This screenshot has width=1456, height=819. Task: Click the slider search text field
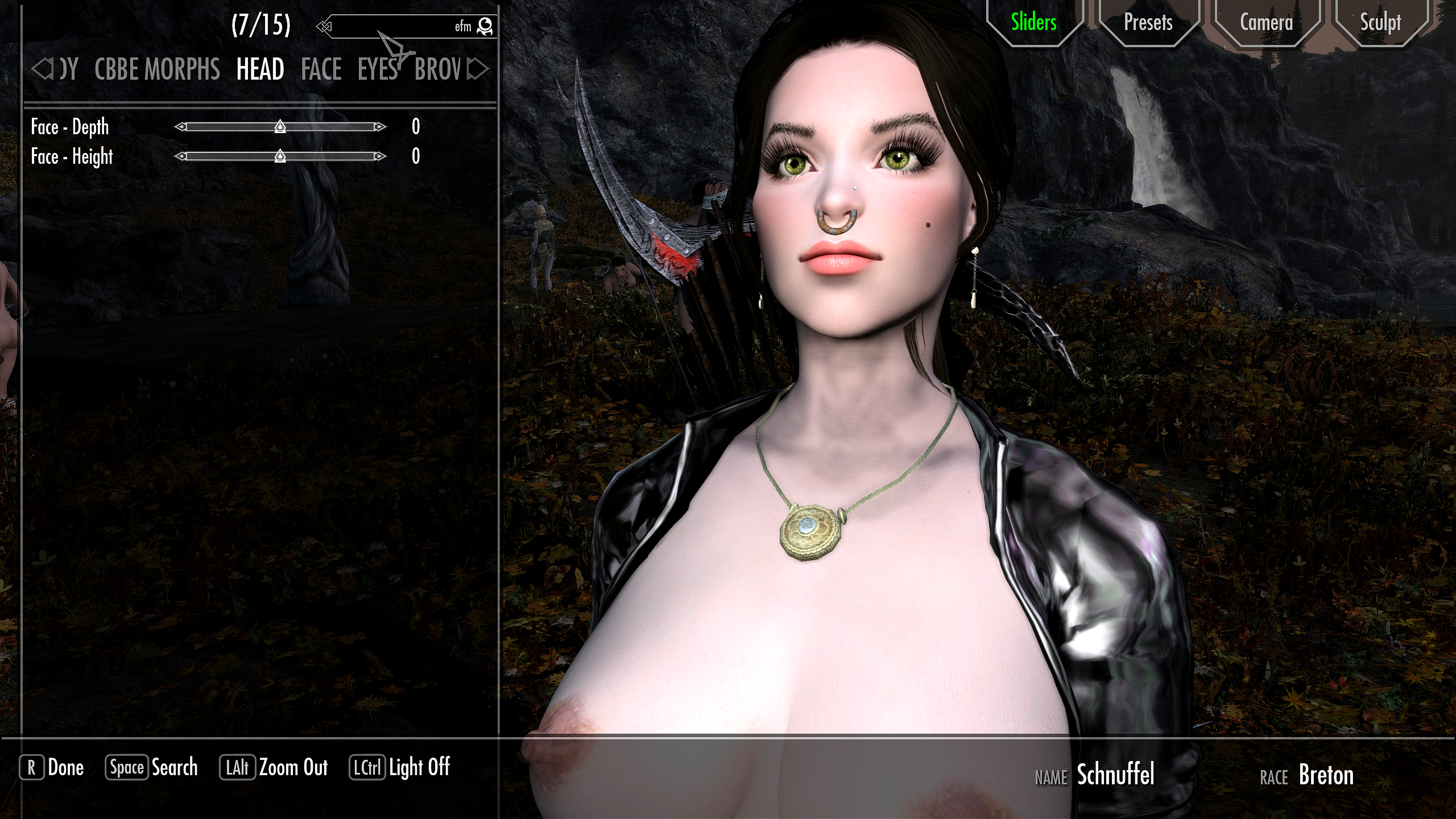coord(398,26)
